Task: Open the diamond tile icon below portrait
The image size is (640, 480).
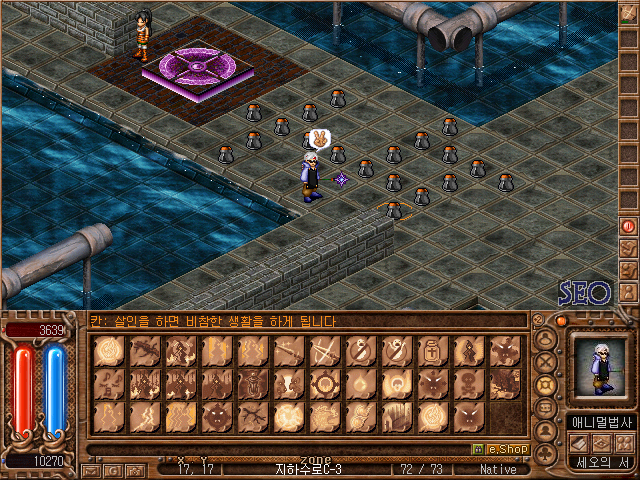Action: pos(600,443)
